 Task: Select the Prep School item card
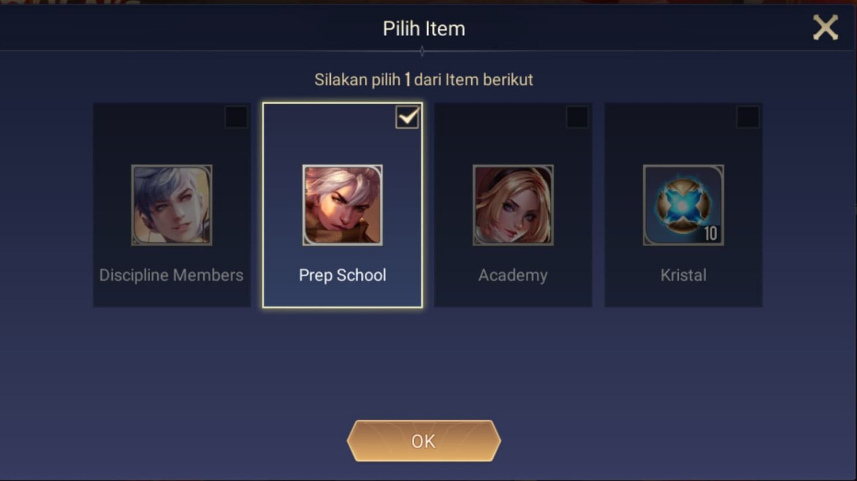(x=342, y=206)
